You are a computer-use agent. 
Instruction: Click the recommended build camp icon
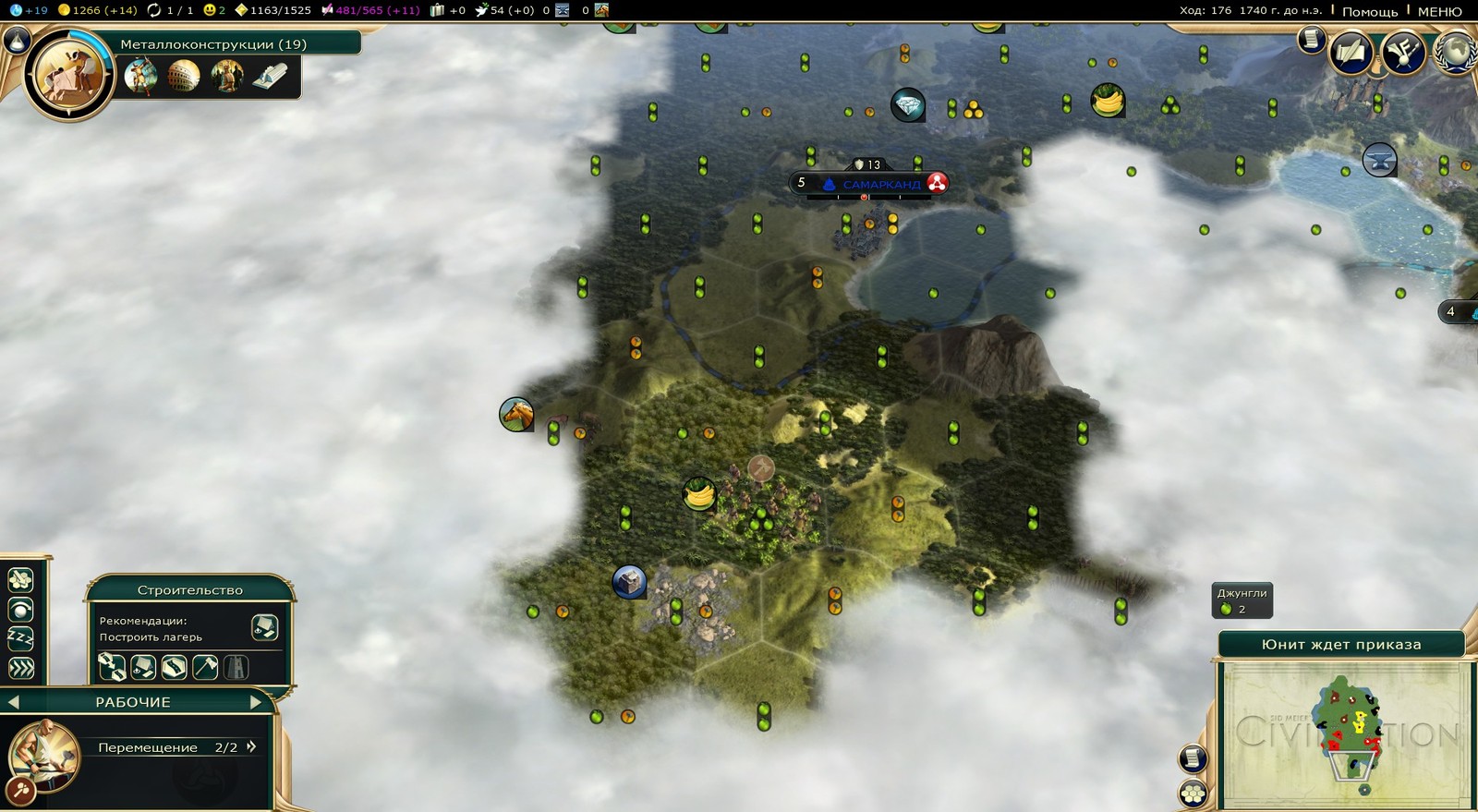[x=264, y=628]
